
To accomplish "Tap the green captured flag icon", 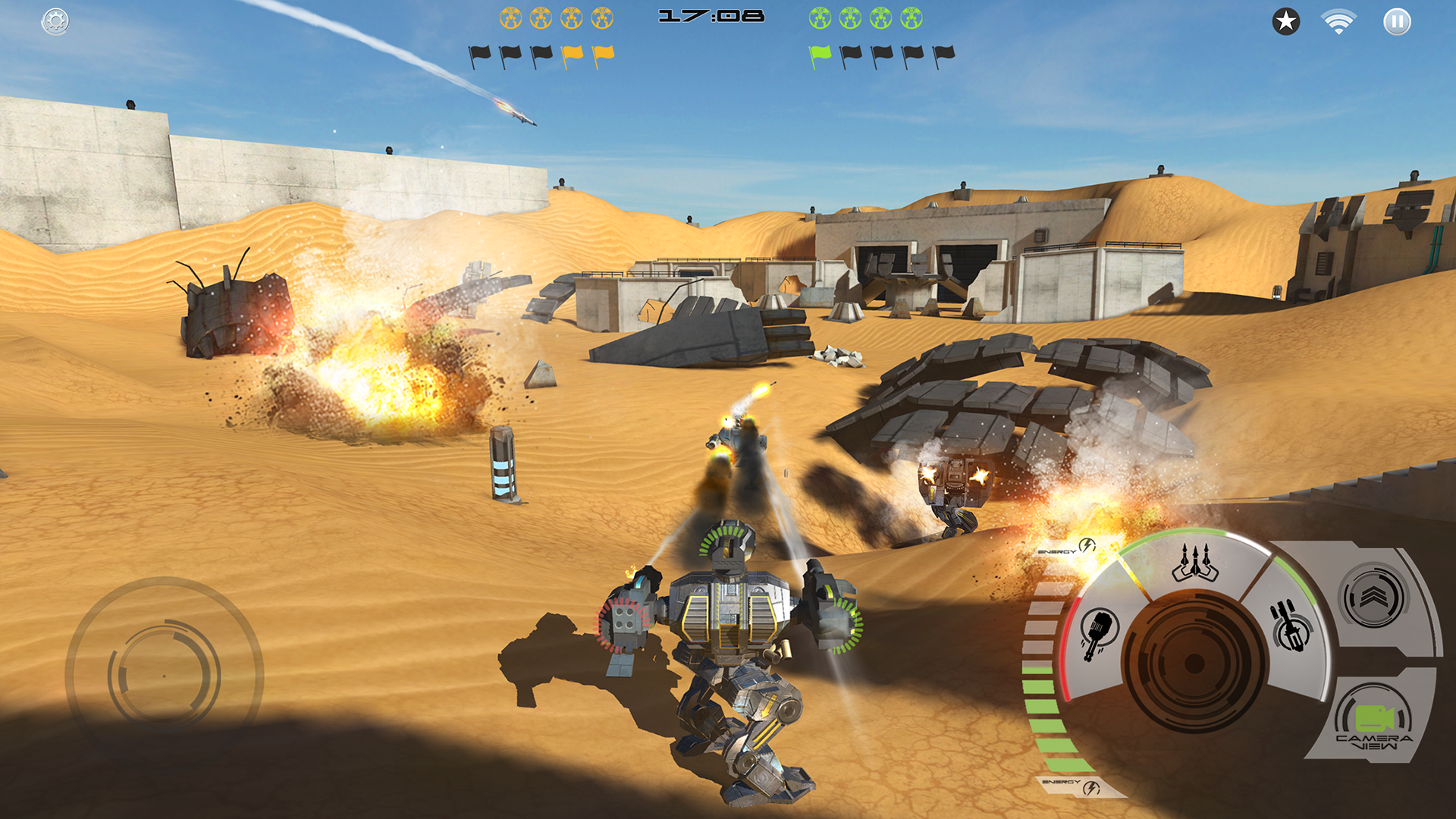I will coord(819,55).
